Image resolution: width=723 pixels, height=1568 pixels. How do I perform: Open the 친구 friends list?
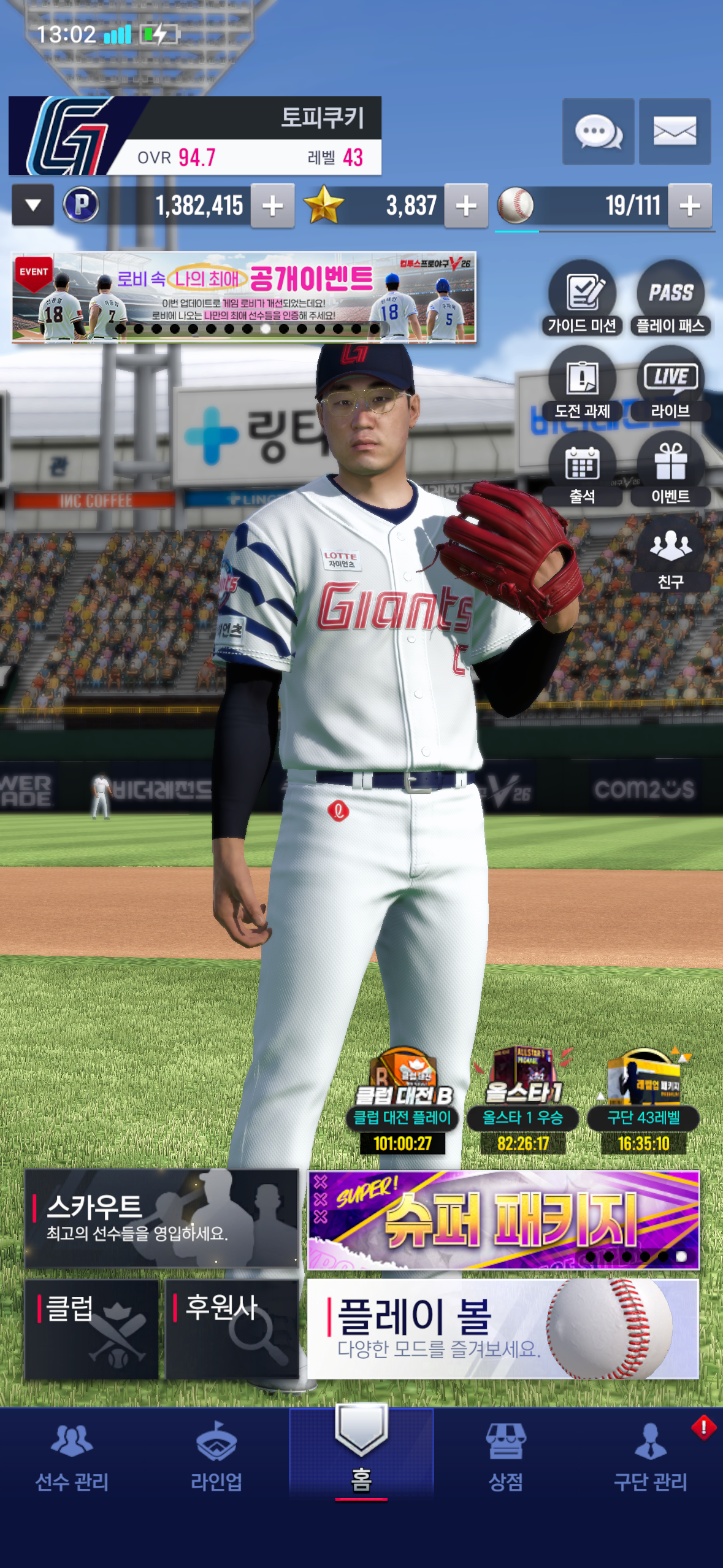(670, 554)
